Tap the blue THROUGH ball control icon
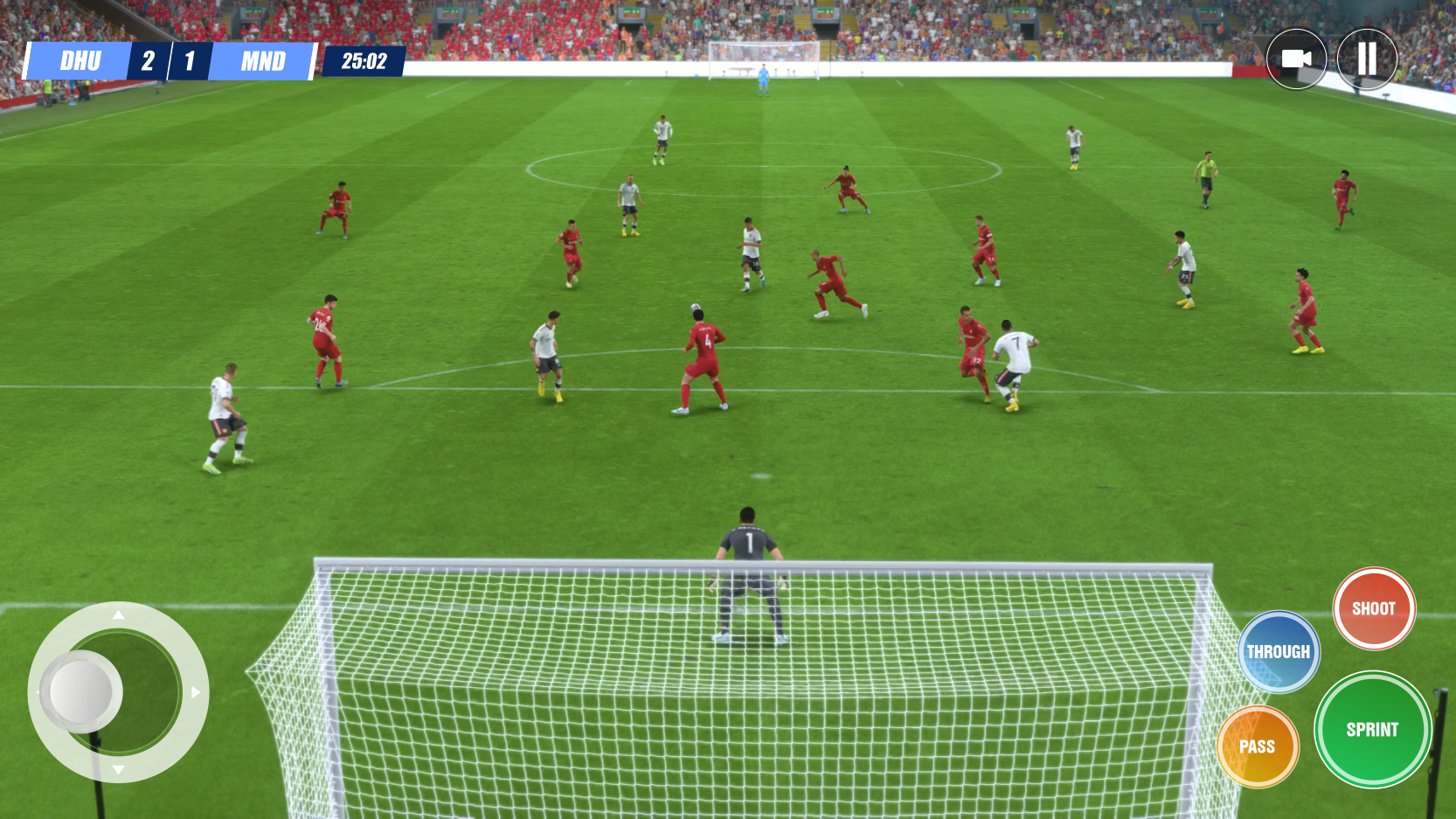Image resolution: width=1456 pixels, height=819 pixels. click(1278, 651)
